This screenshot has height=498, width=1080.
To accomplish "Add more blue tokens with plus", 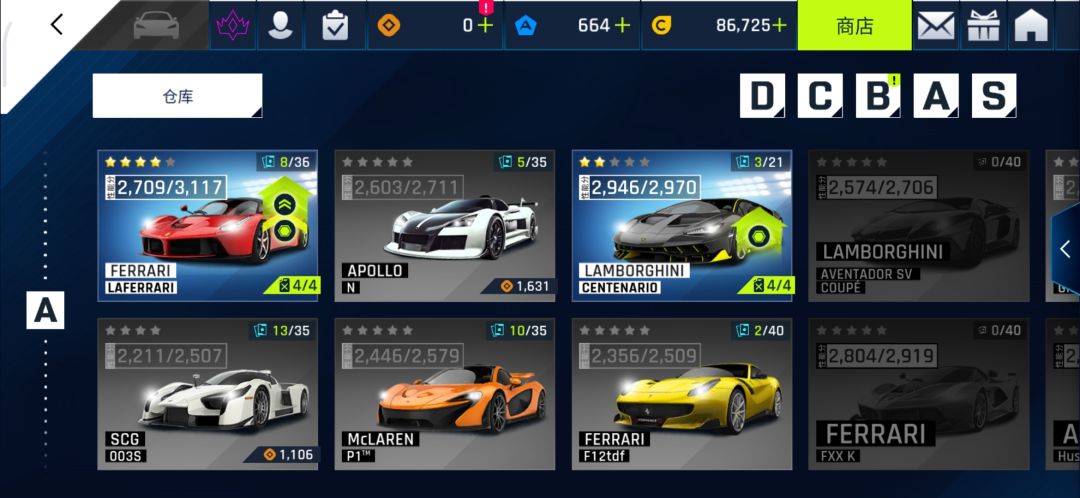I will tap(622, 25).
